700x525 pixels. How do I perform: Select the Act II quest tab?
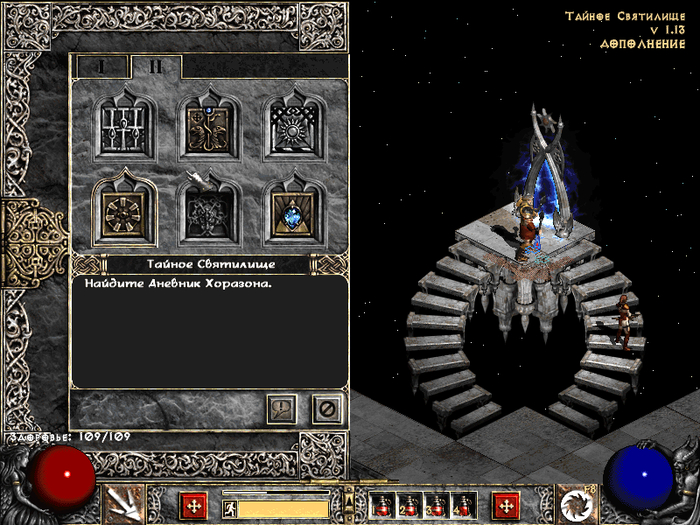[156, 65]
